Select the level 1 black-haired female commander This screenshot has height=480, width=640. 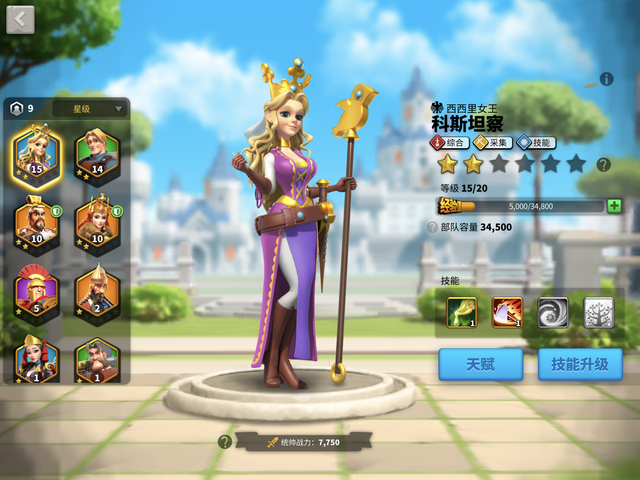point(36,358)
